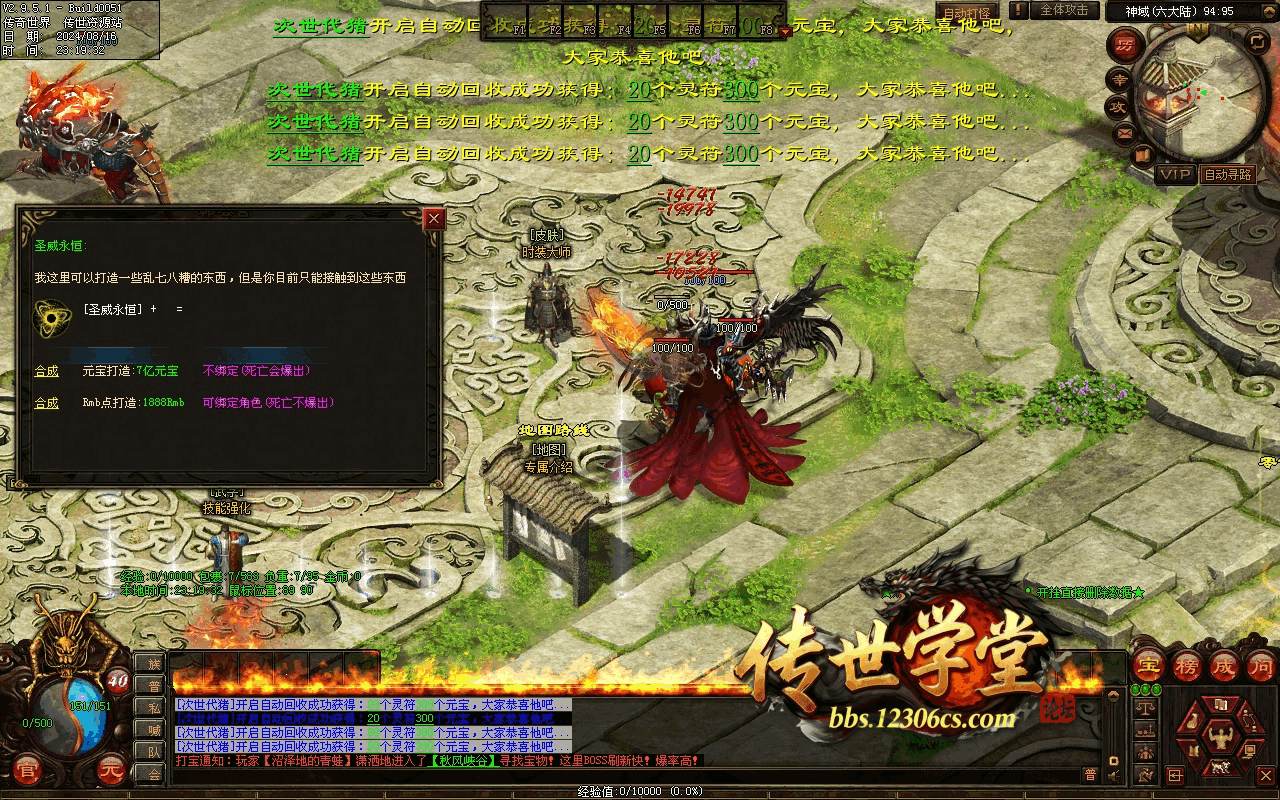Open the mail envelope icon
Image resolution: width=1280 pixels, height=800 pixels.
pyautogui.click(x=1124, y=132)
